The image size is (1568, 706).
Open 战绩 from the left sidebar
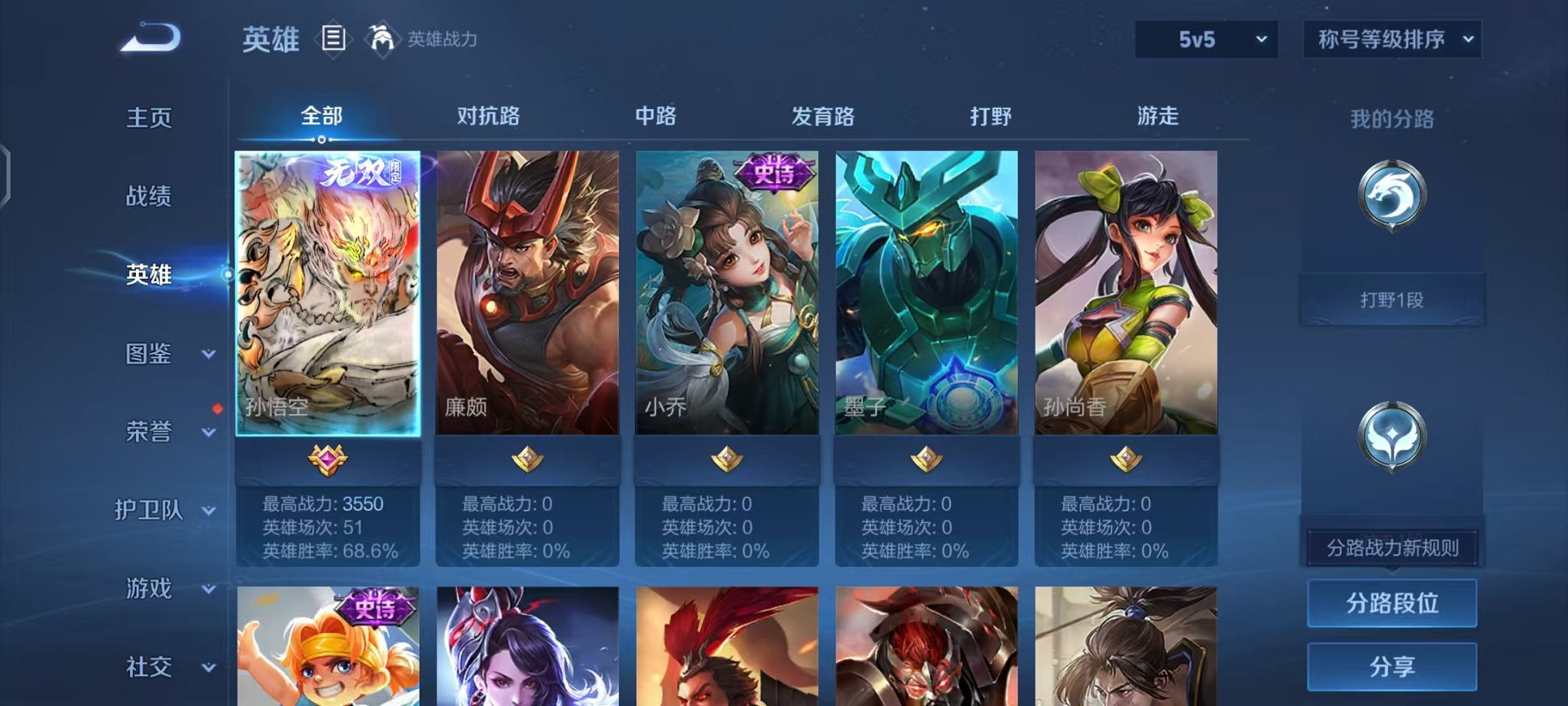151,197
